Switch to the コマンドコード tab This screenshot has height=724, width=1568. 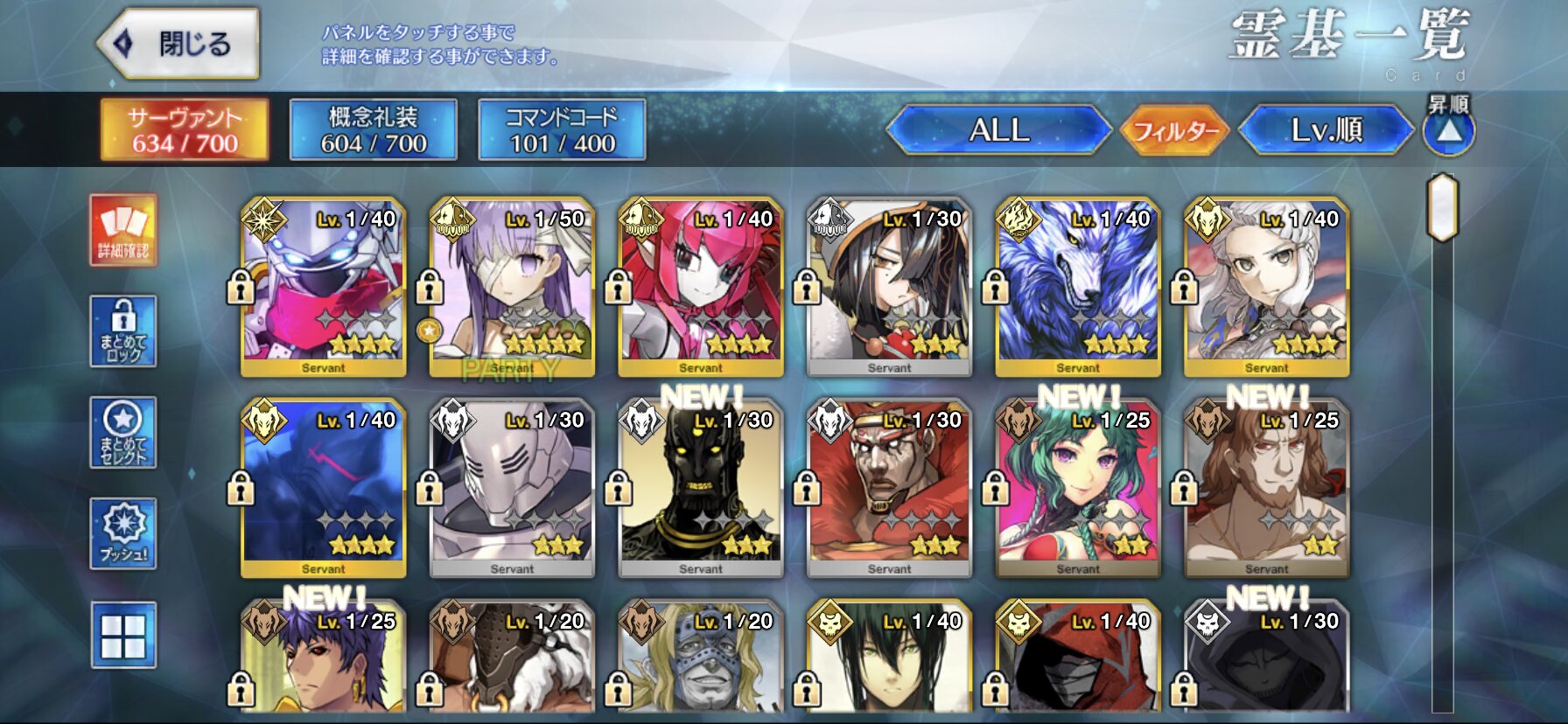point(562,130)
